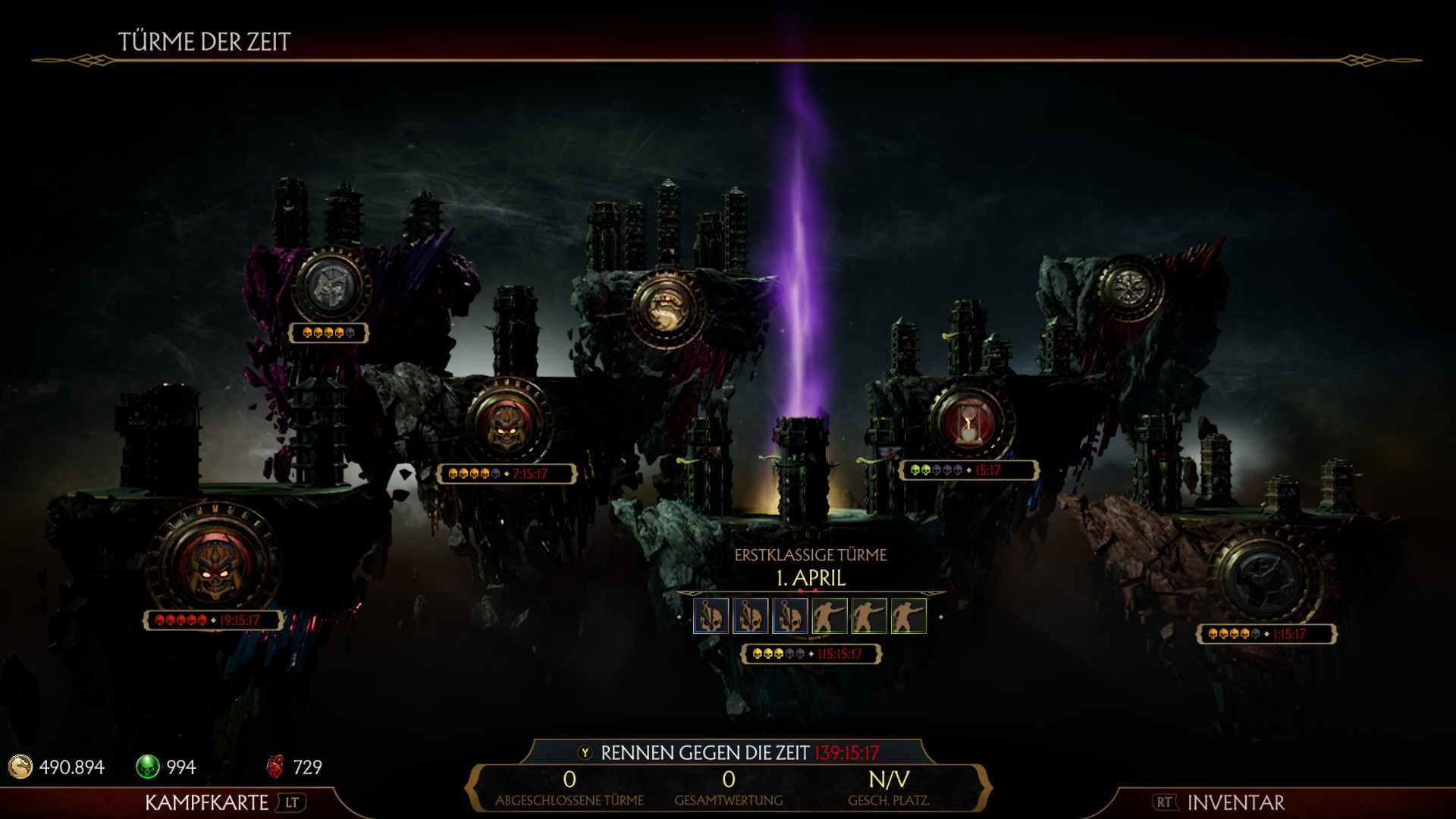This screenshot has width=1456, height=819.
Task: Open the Inventar tab
Action: (x=1235, y=802)
